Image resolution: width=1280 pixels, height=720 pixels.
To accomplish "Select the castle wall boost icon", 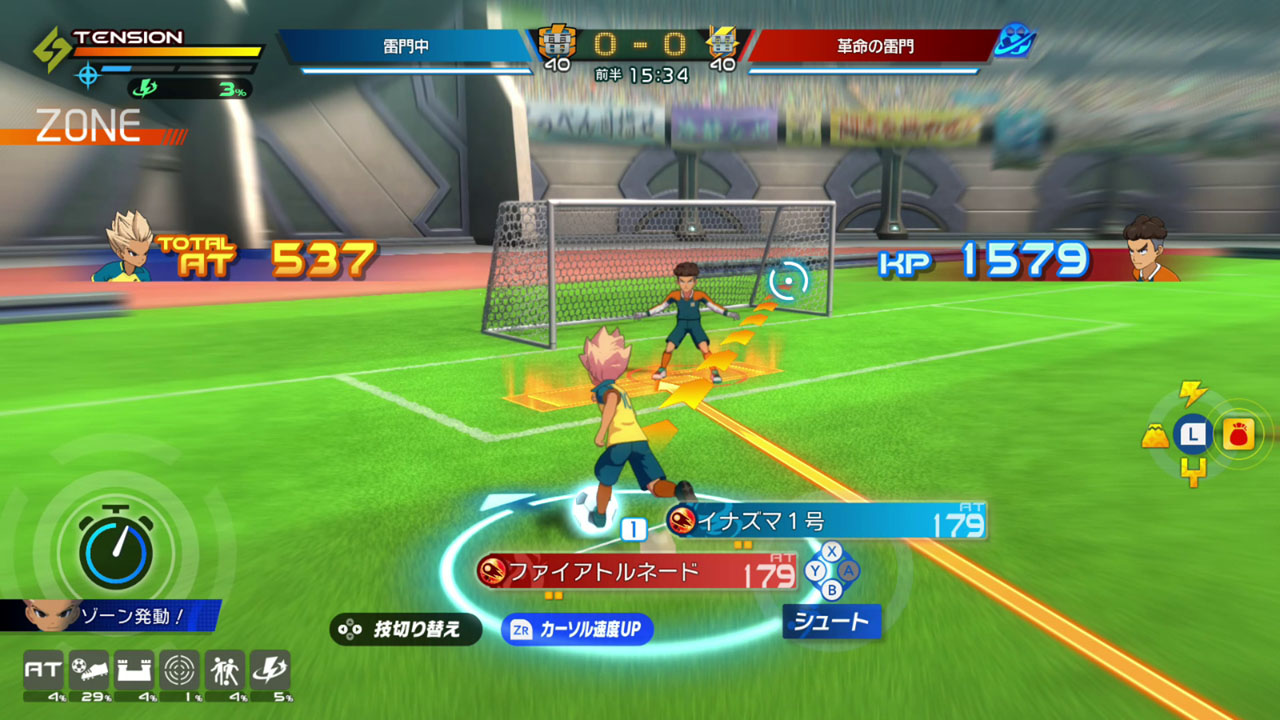I will 134,669.
